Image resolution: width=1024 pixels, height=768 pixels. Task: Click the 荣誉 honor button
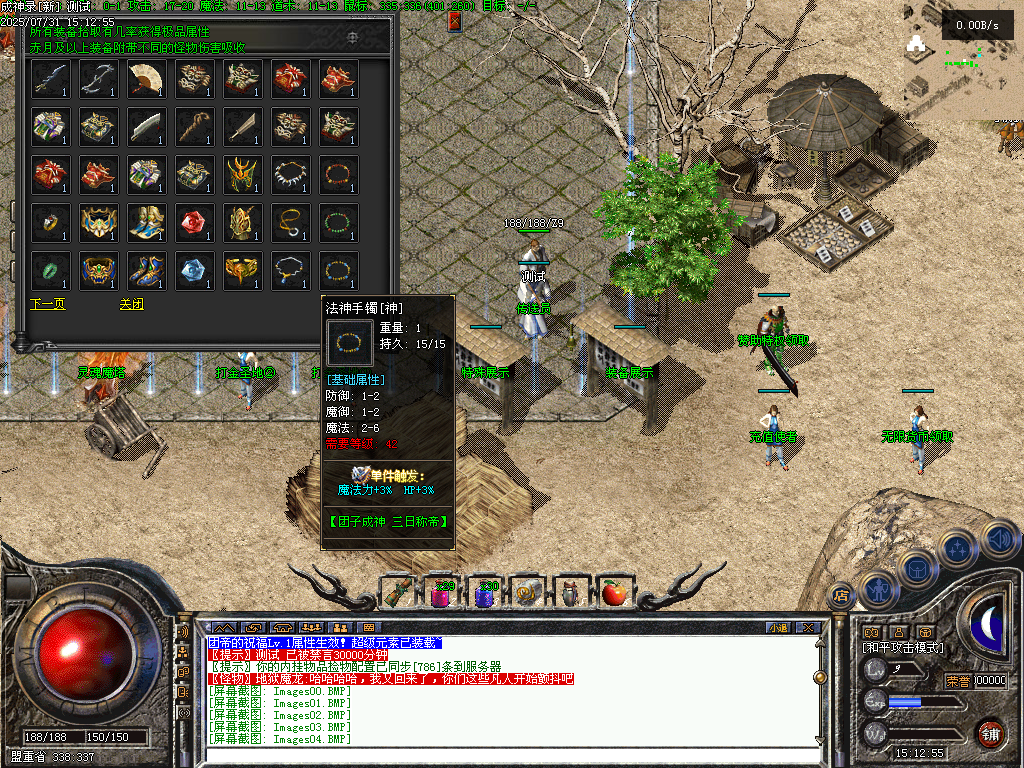[957, 680]
